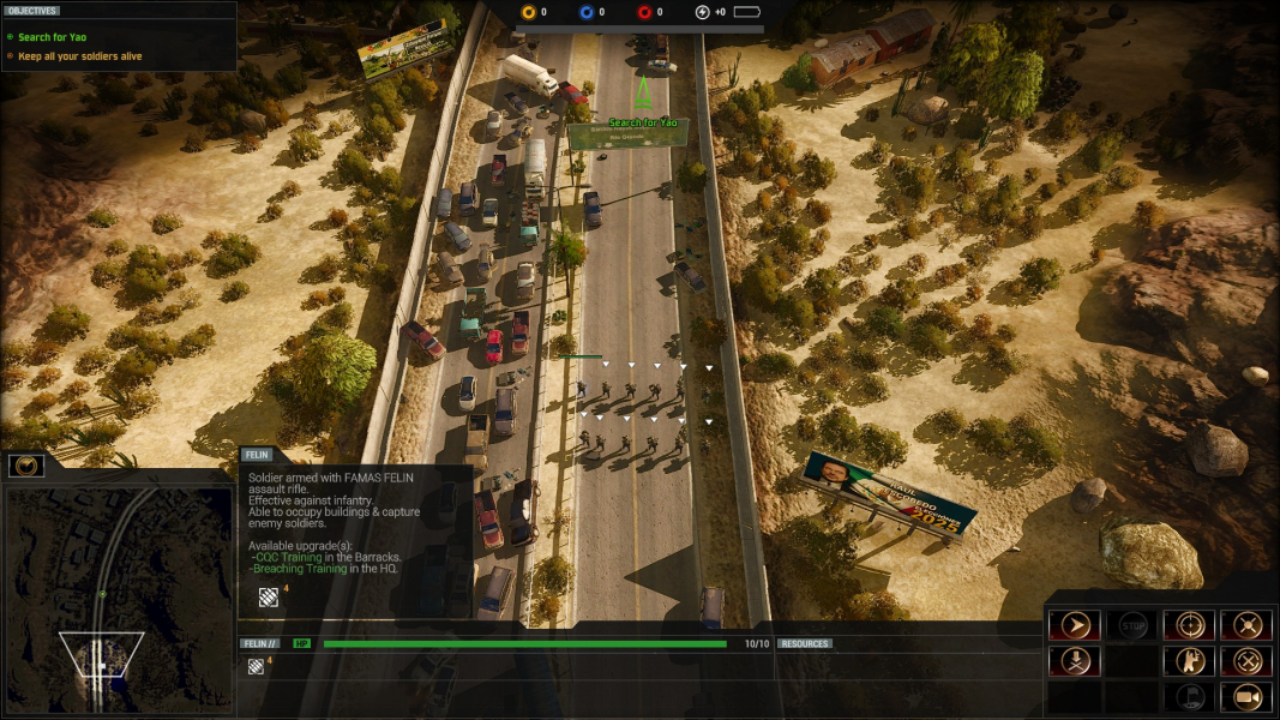This screenshot has height=720, width=1280.
Task: Click the red resource icon in top bar
Action: pyautogui.click(x=644, y=12)
